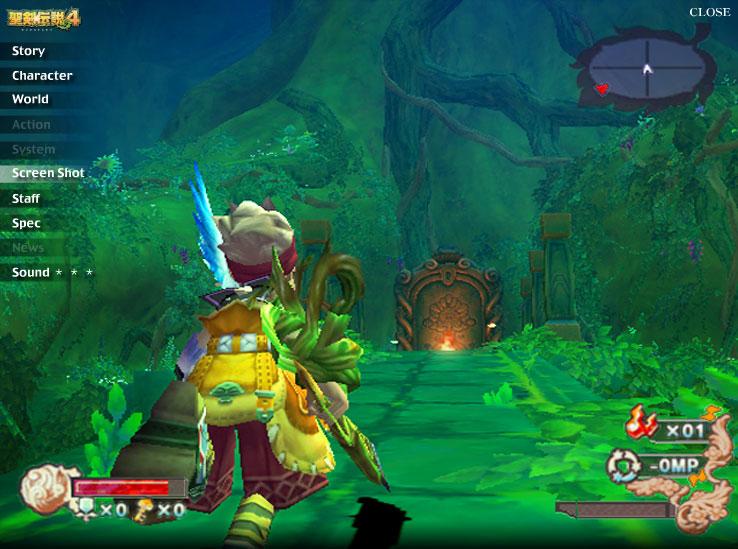This screenshot has height=549, width=738.
Task: Go to the World section
Action: (30, 100)
